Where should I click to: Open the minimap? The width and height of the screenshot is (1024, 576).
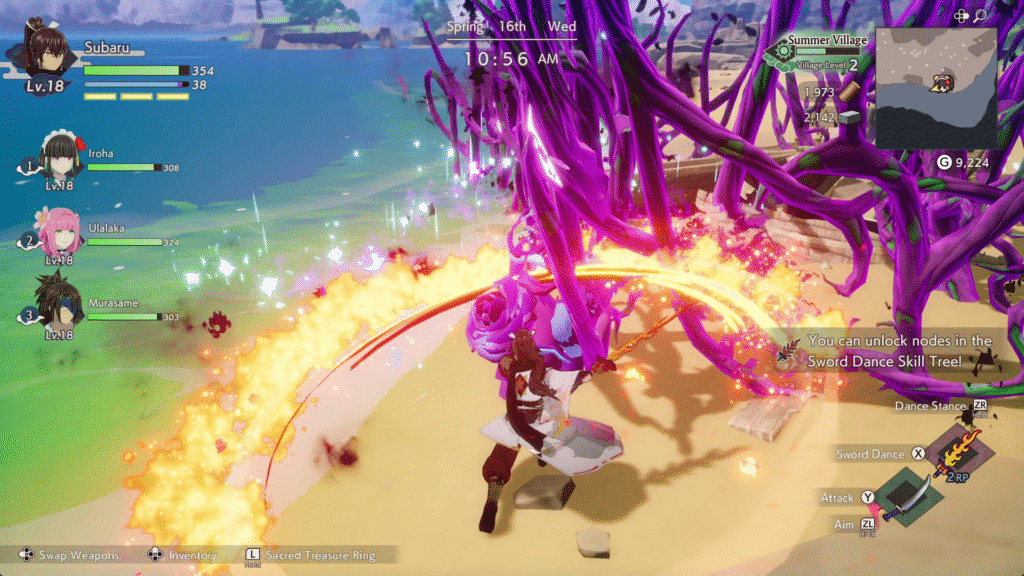pyautogui.click(x=936, y=88)
